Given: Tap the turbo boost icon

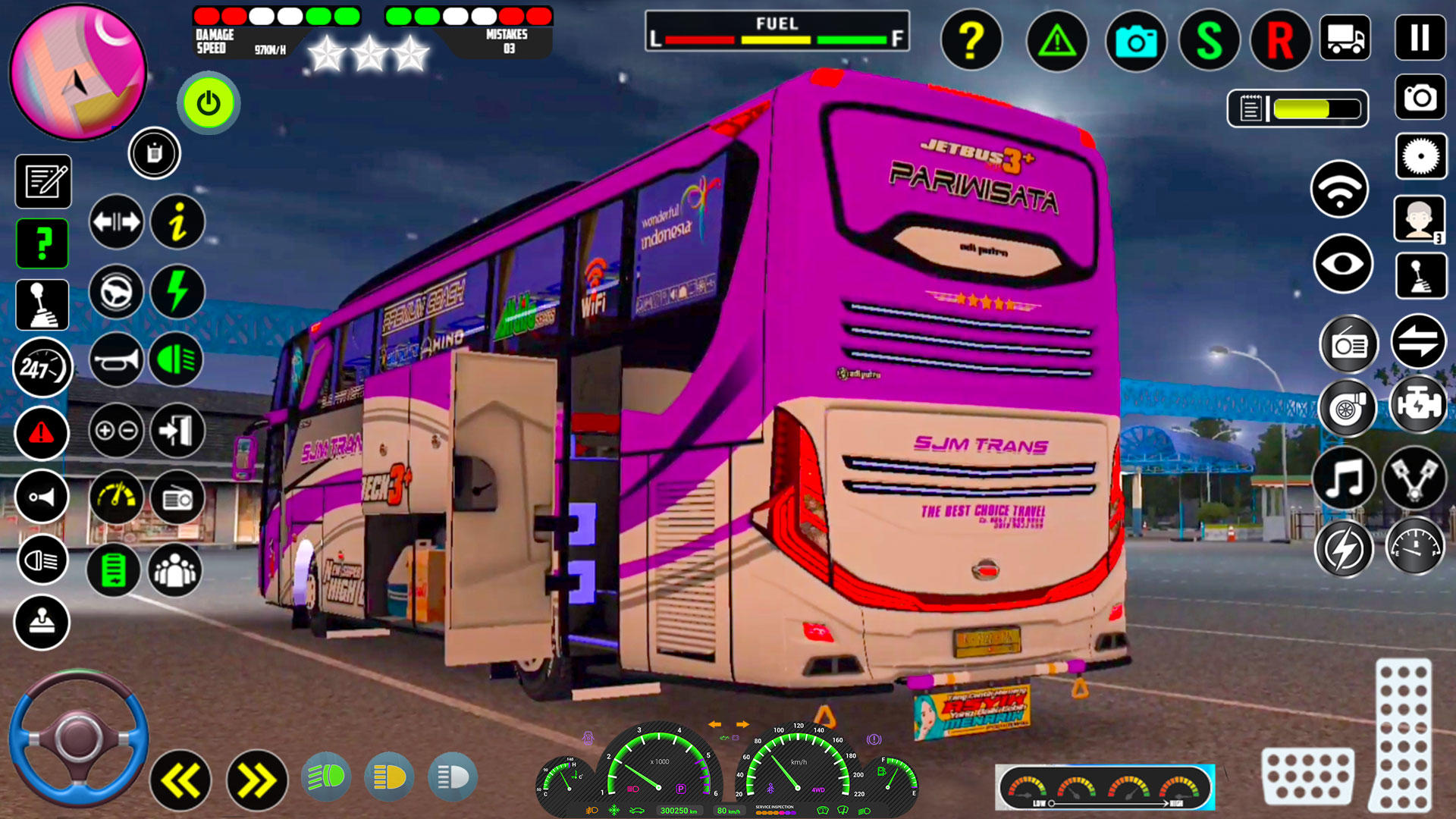Looking at the screenshot, I should [x=1347, y=407].
